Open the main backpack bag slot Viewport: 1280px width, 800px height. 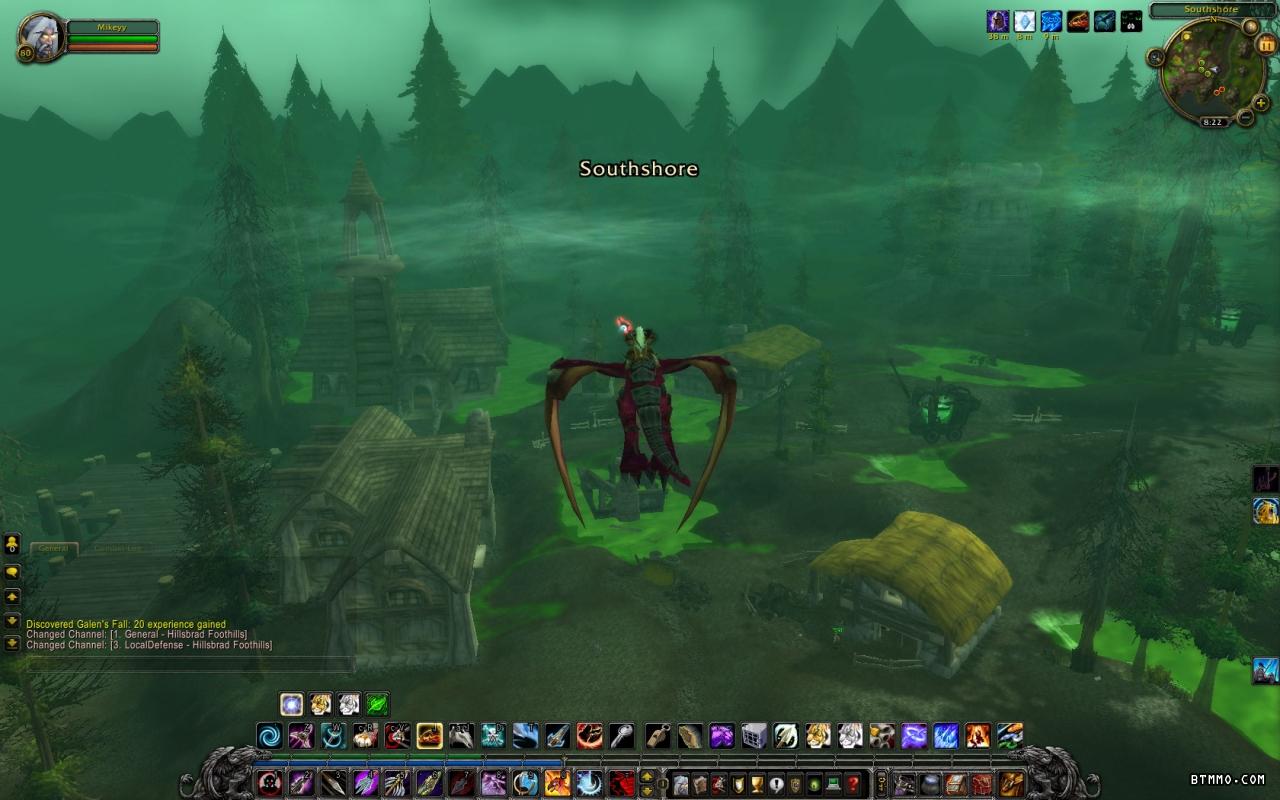[x=1012, y=784]
